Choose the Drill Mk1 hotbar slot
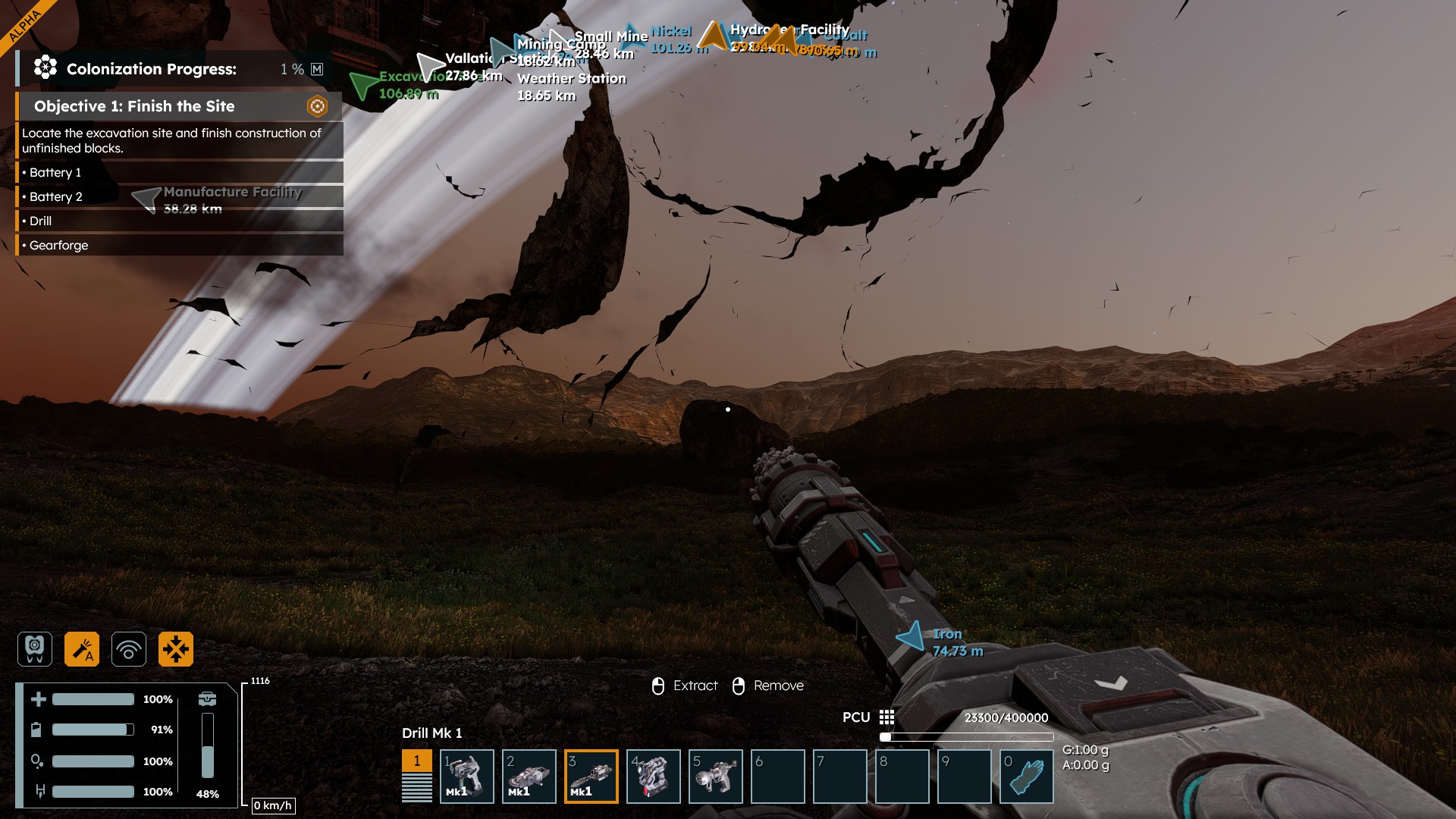 (591, 776)
